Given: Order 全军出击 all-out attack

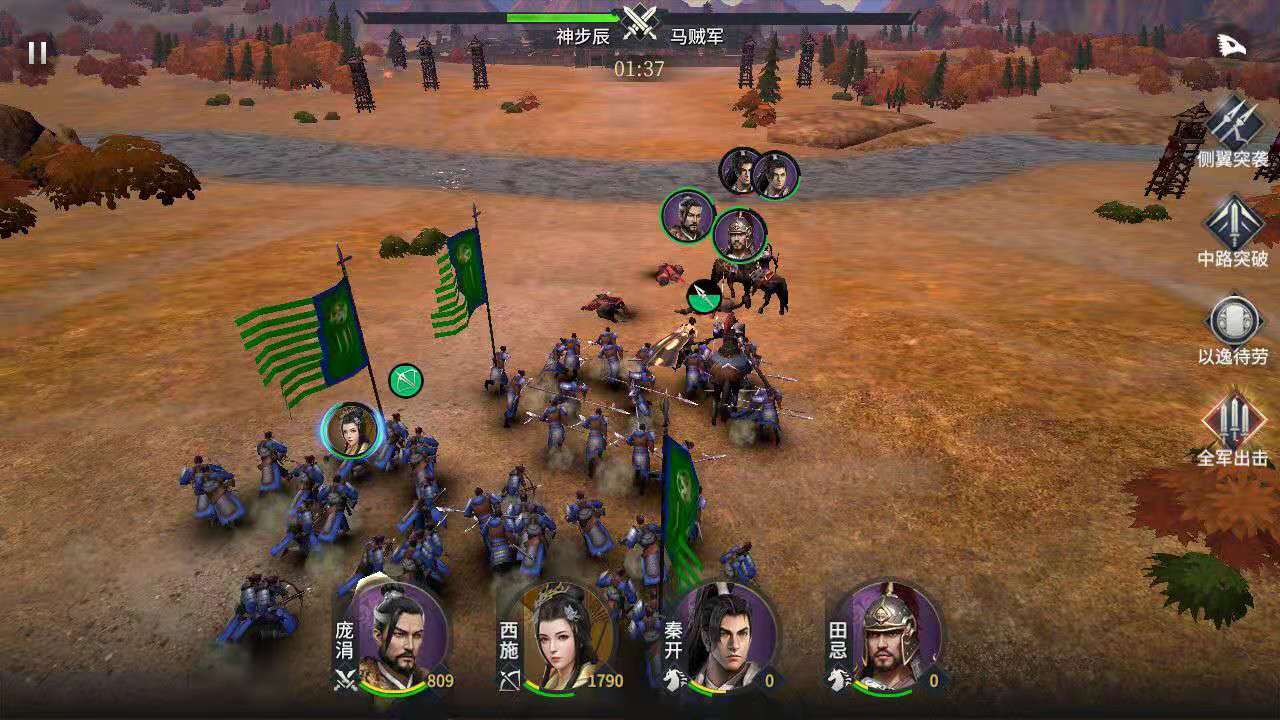Looking at the screenshot, I should point(1233,420).
